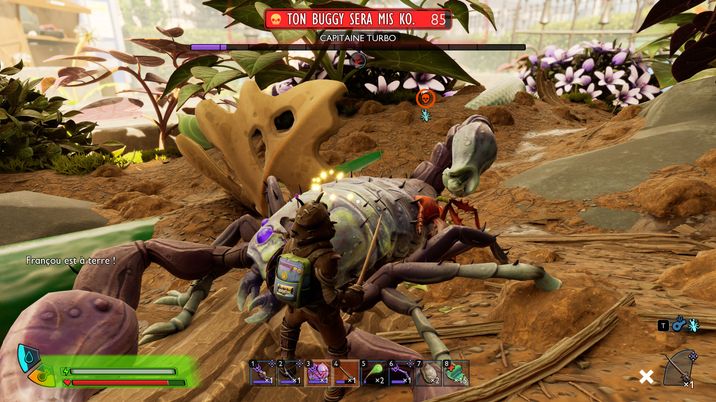Viewport: 716px width, 402px height.
Task: Select hotbar slot 1 purple weapon
Action: coord(262,373)
